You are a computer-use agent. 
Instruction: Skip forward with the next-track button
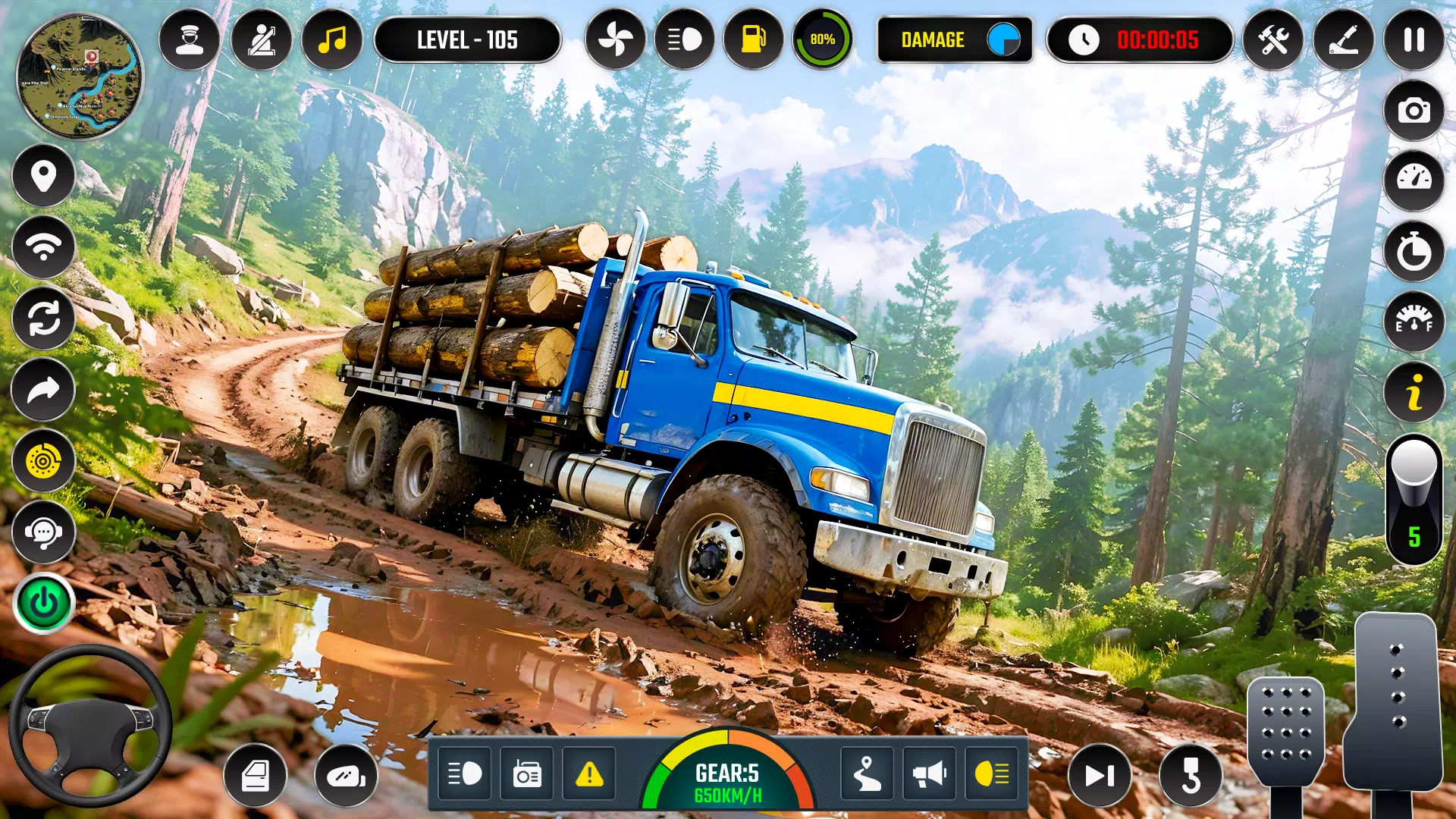(x=1100, y=776)
